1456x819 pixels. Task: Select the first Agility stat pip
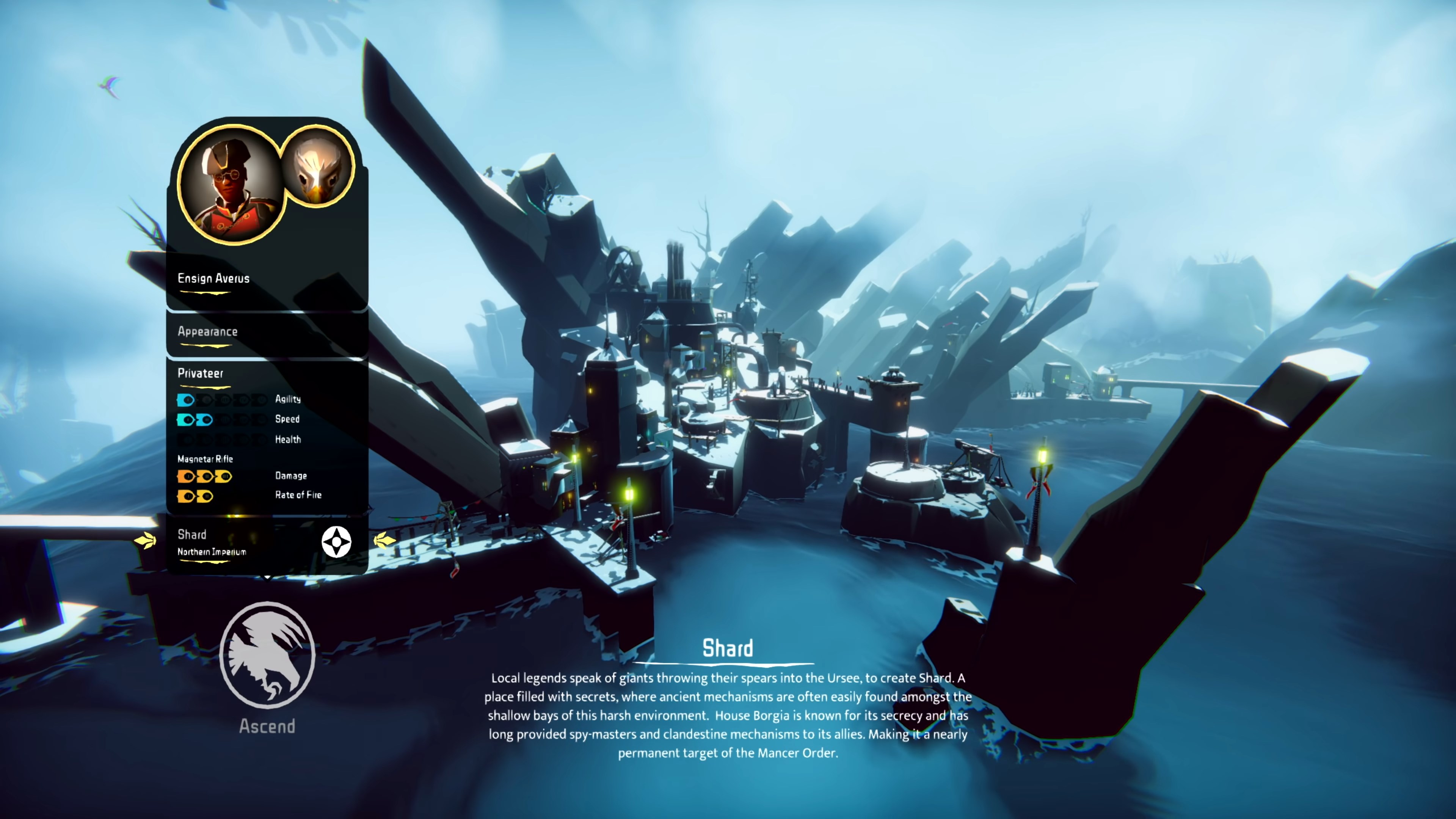[x=187, y=400]
